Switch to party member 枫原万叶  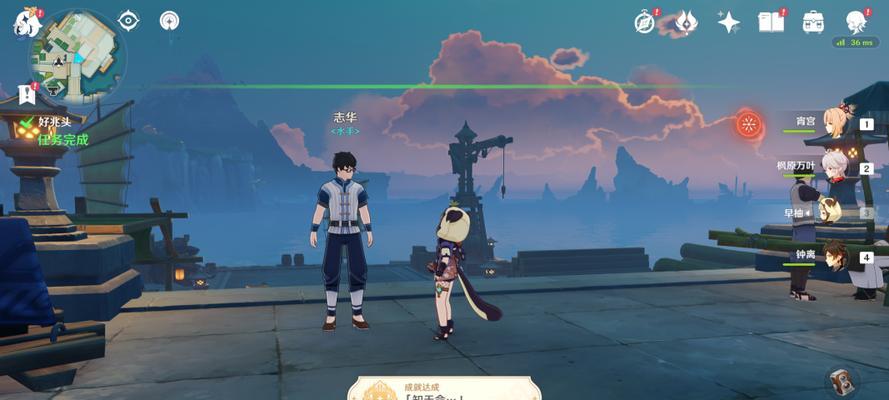click(x=835, y=168)
